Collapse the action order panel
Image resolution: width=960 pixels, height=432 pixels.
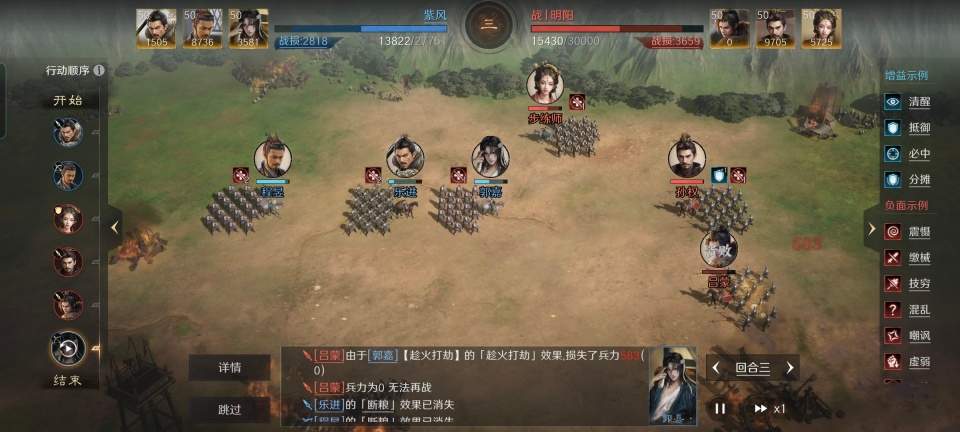pos(115,227)
